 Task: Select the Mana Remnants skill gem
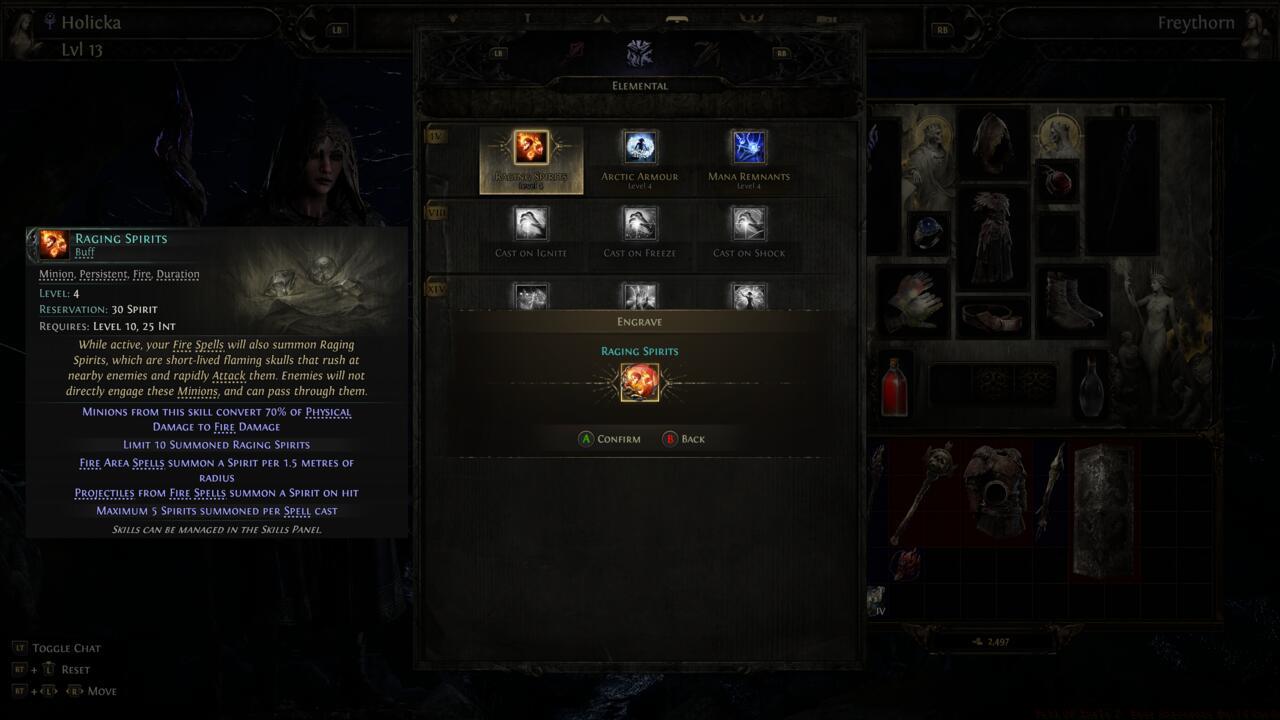(748, 146)
